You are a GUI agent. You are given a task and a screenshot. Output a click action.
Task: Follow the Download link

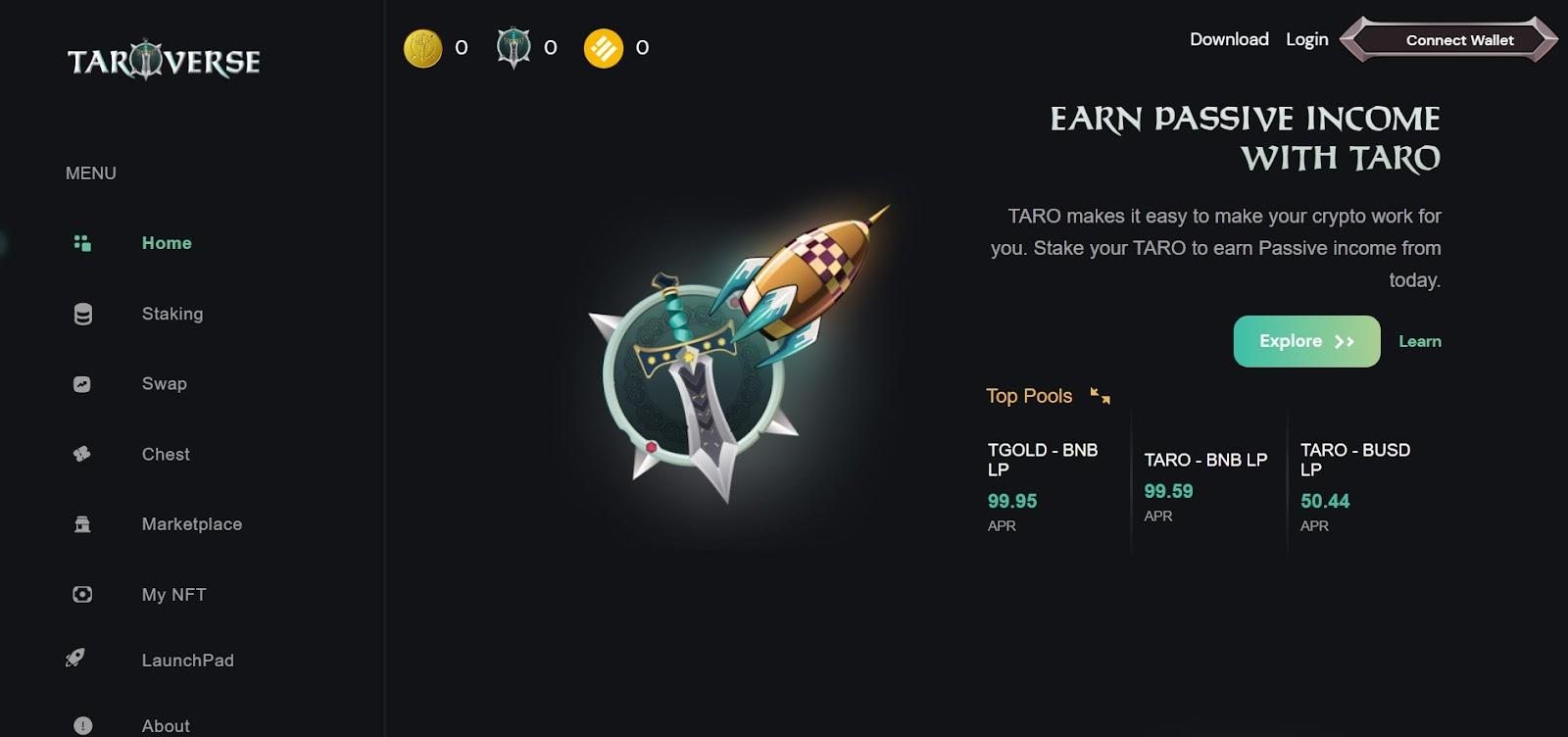pyautogui.click(x=1229, y=39)
